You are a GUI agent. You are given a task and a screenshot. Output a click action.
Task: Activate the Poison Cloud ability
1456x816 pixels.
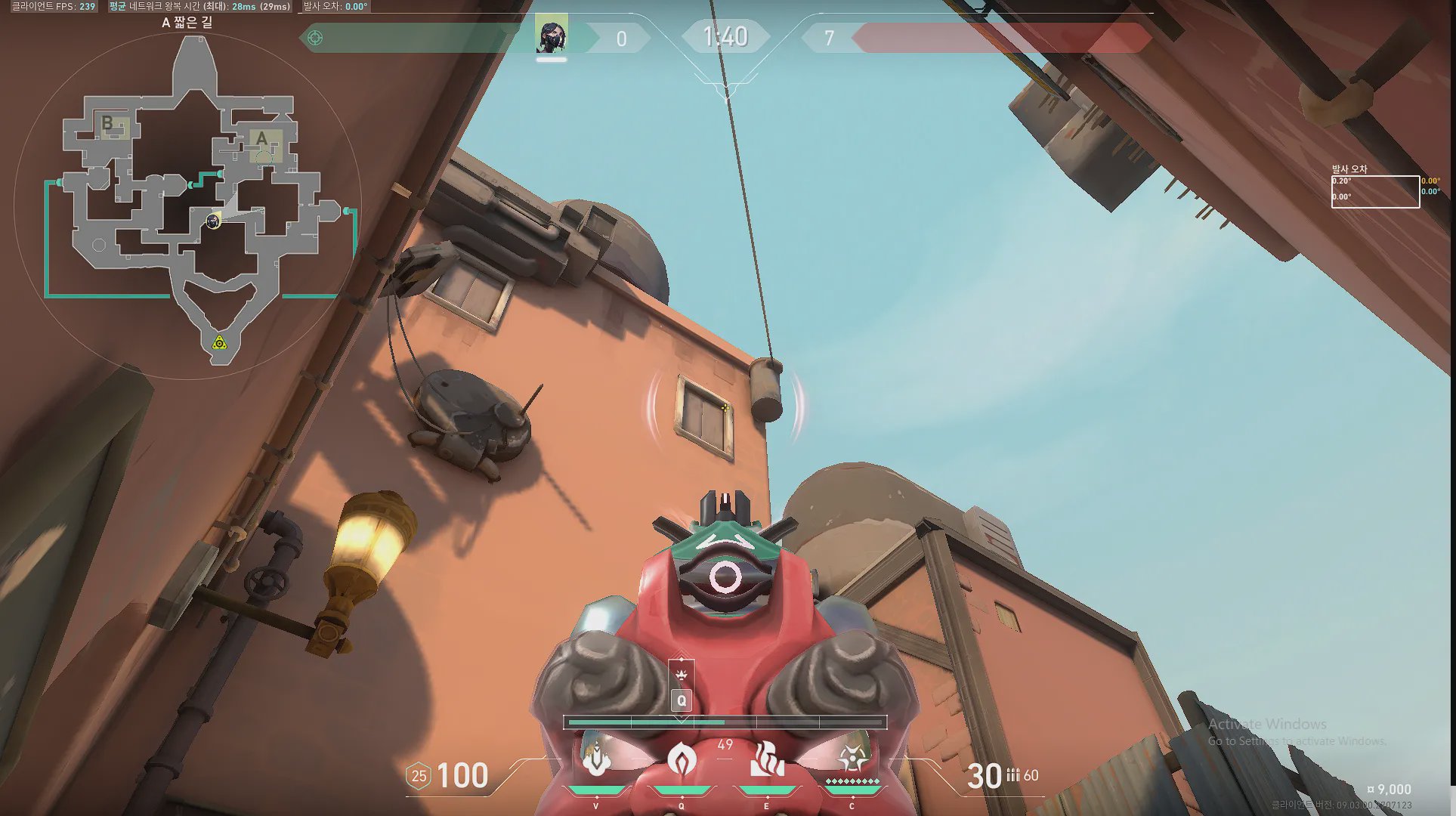681,759
